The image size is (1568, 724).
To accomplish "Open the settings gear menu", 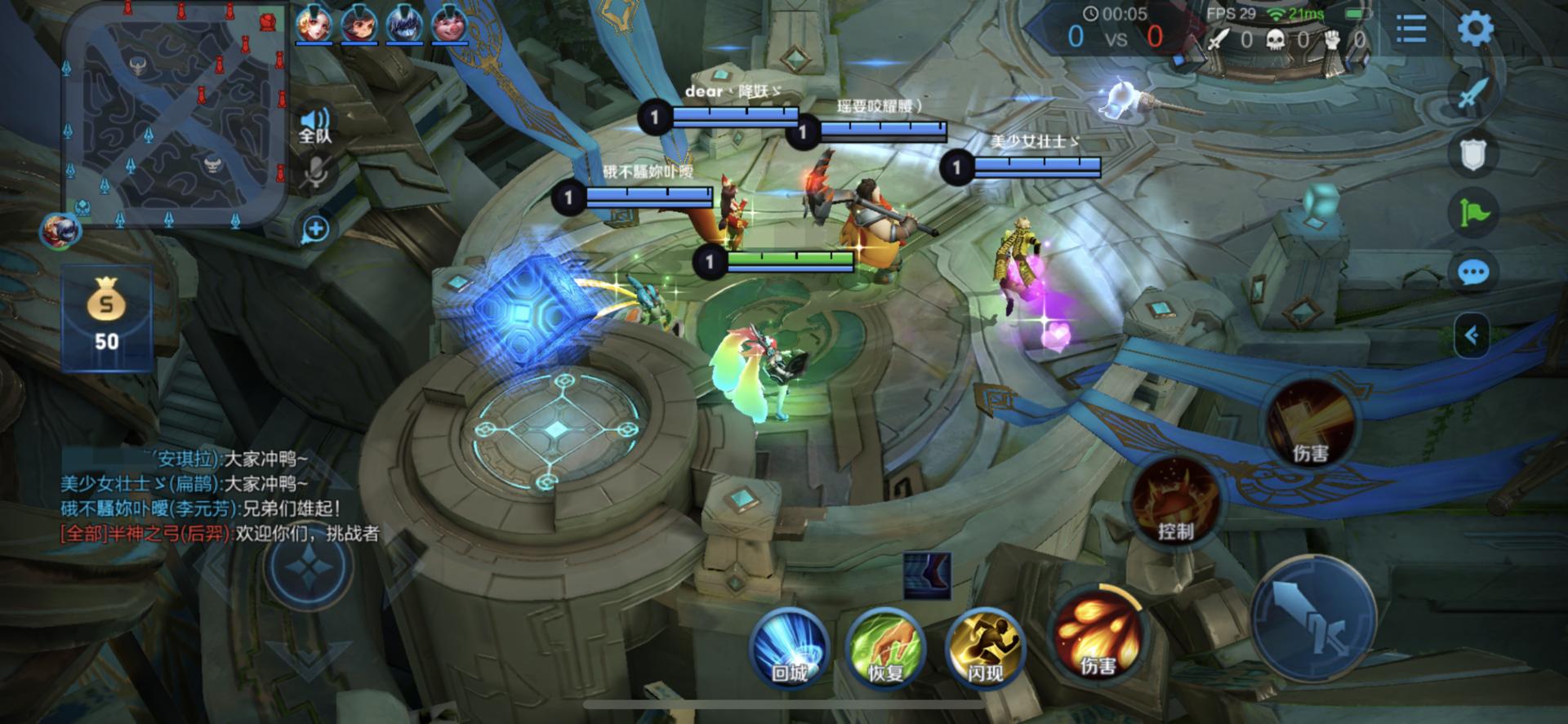I will click(x=1475, y=30).
